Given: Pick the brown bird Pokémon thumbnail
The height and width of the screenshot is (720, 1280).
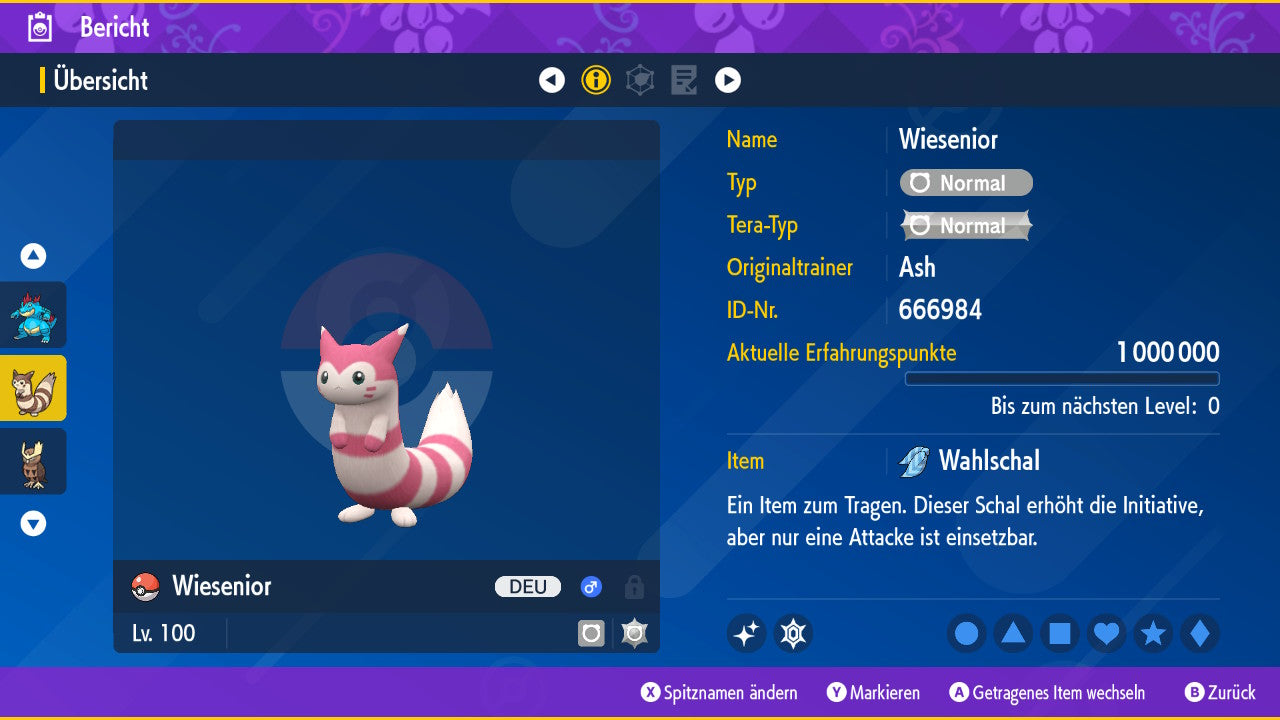Looking at the screenshot, I should [34, 461].
